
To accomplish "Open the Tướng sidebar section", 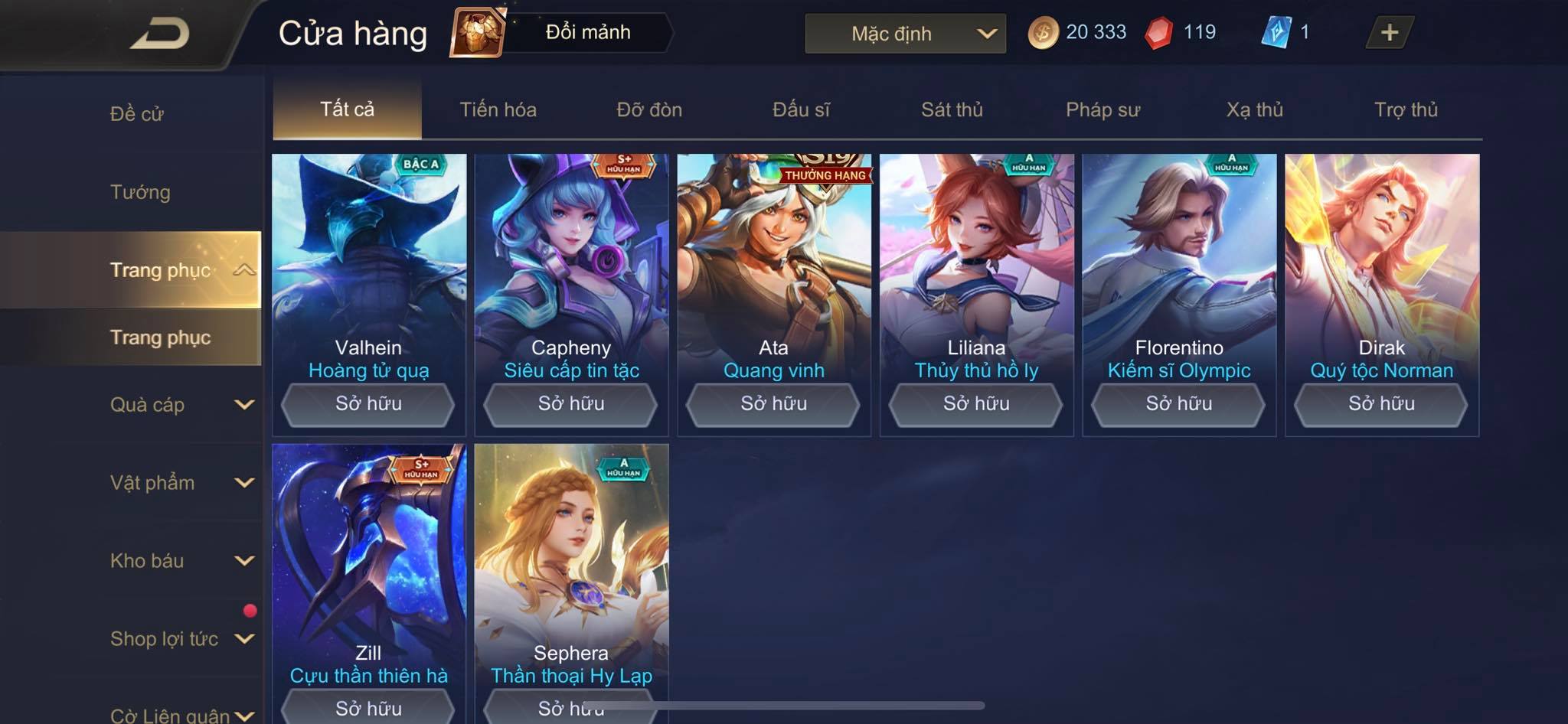I will (x=140, y=192).
